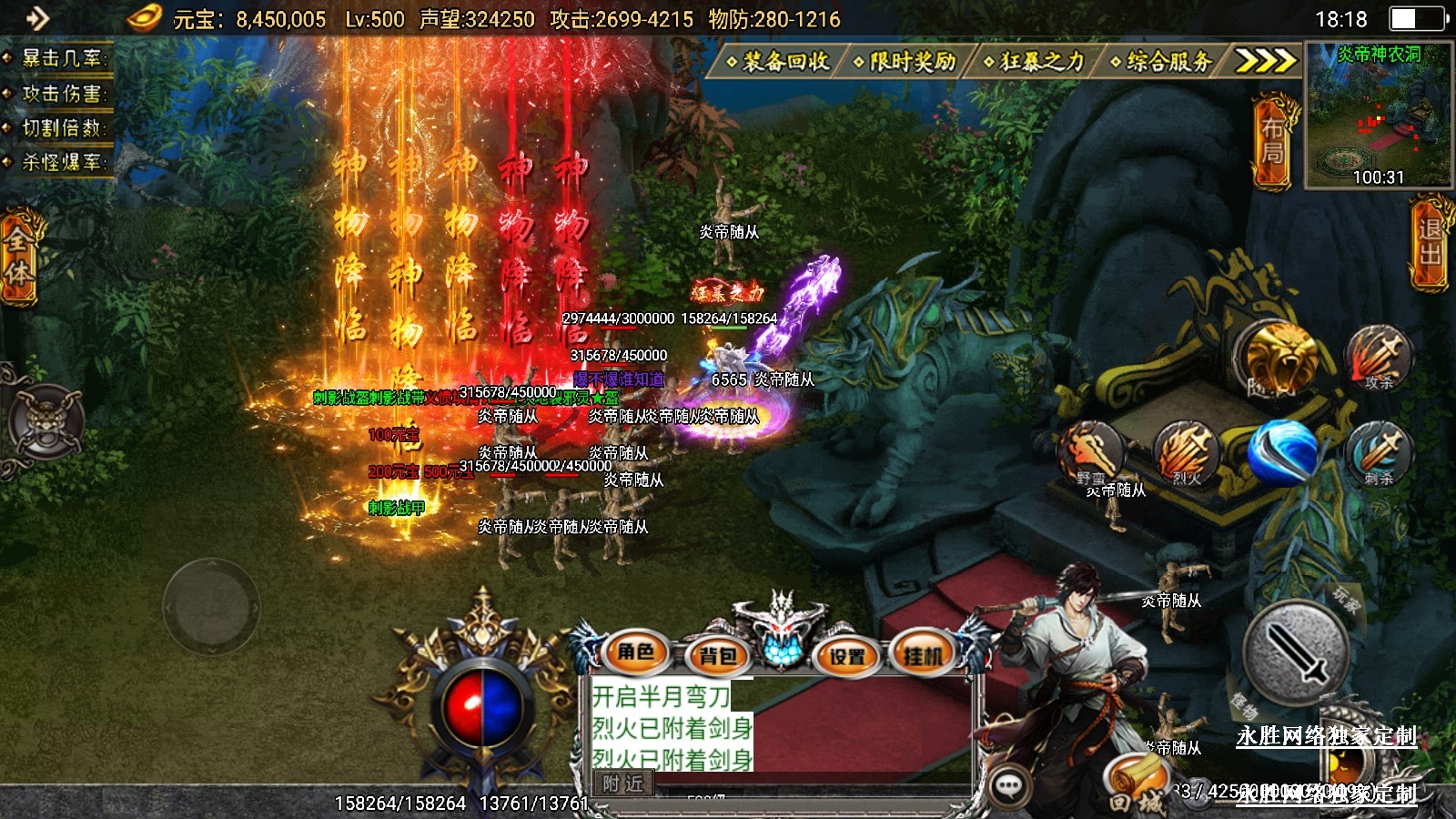Click the 炎帝神农洞 minimap

(1378, 116)
